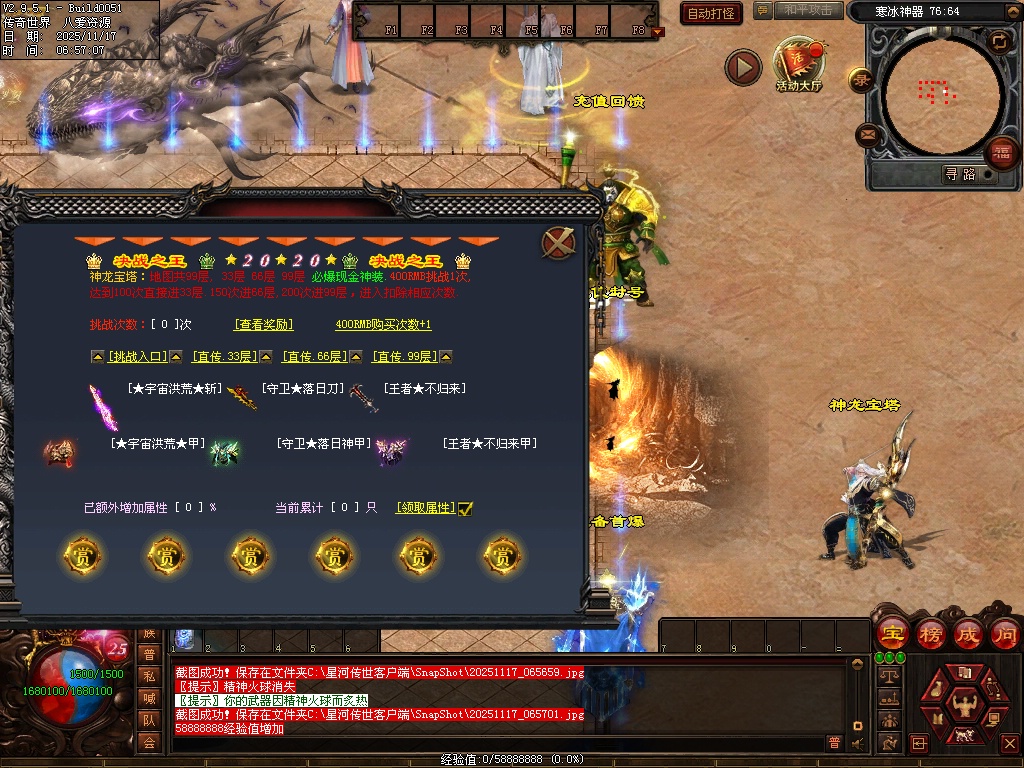Switch the 和平攻击 attack mode button

pos(808,11)
